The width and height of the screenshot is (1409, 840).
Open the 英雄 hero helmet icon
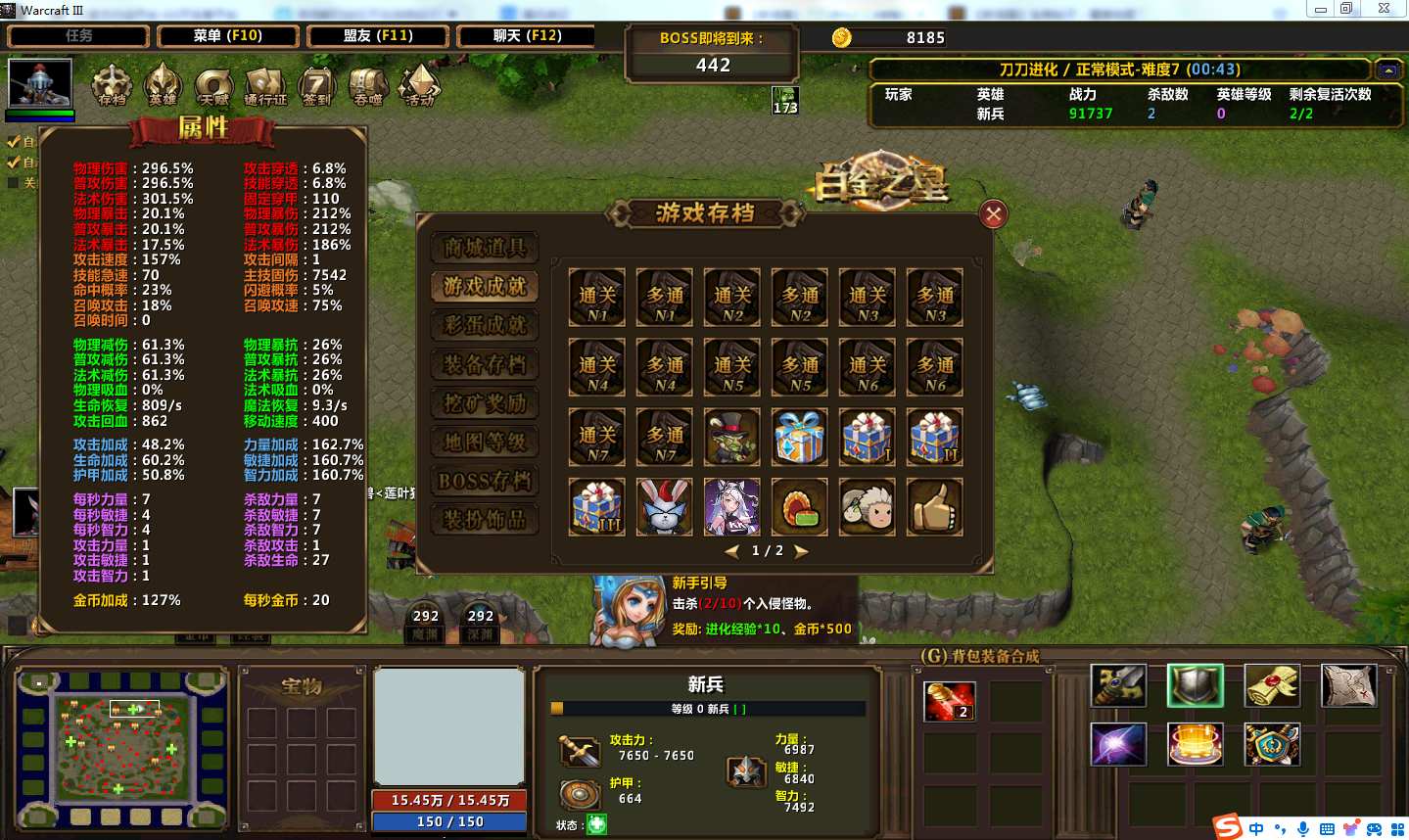click(163, 85)
